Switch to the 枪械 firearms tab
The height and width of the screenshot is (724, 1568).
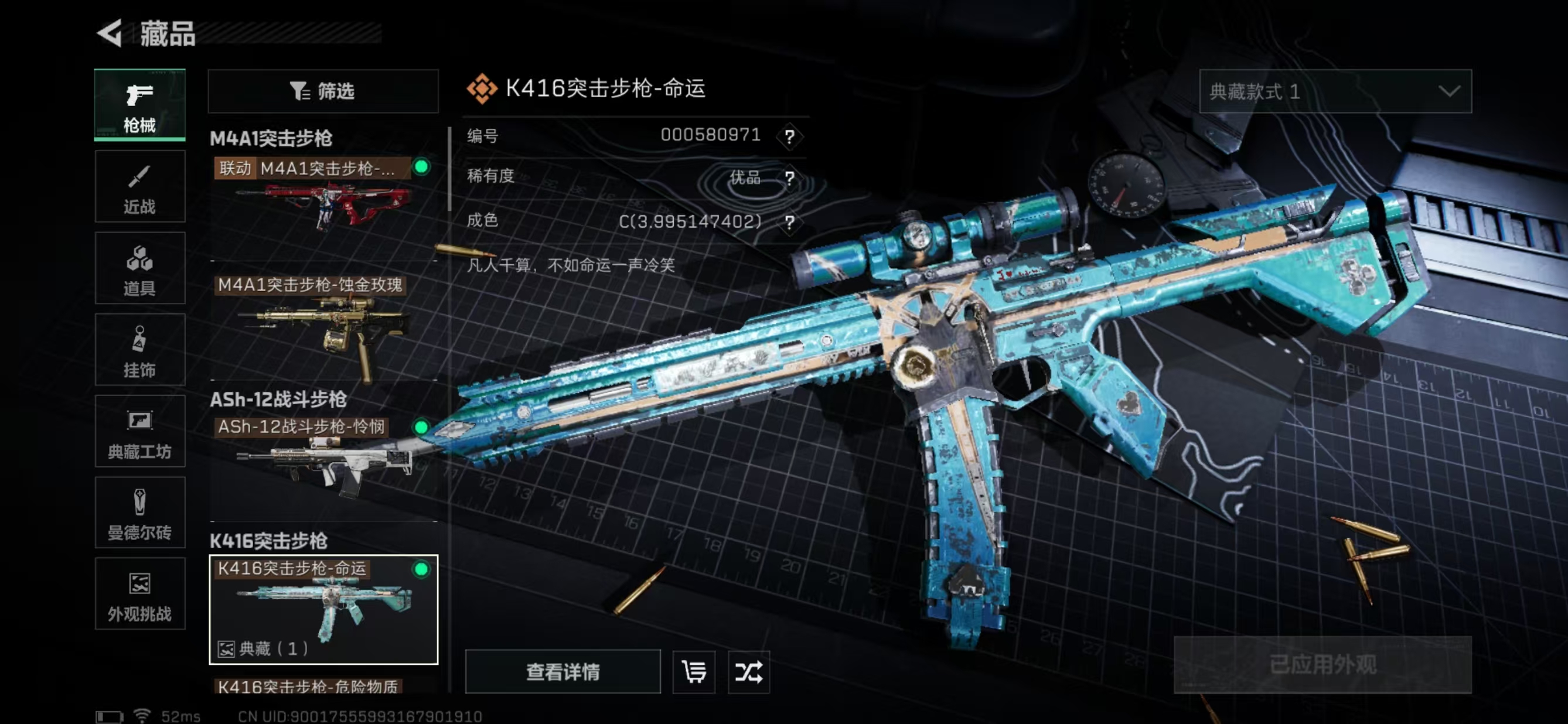coord(139,105)
